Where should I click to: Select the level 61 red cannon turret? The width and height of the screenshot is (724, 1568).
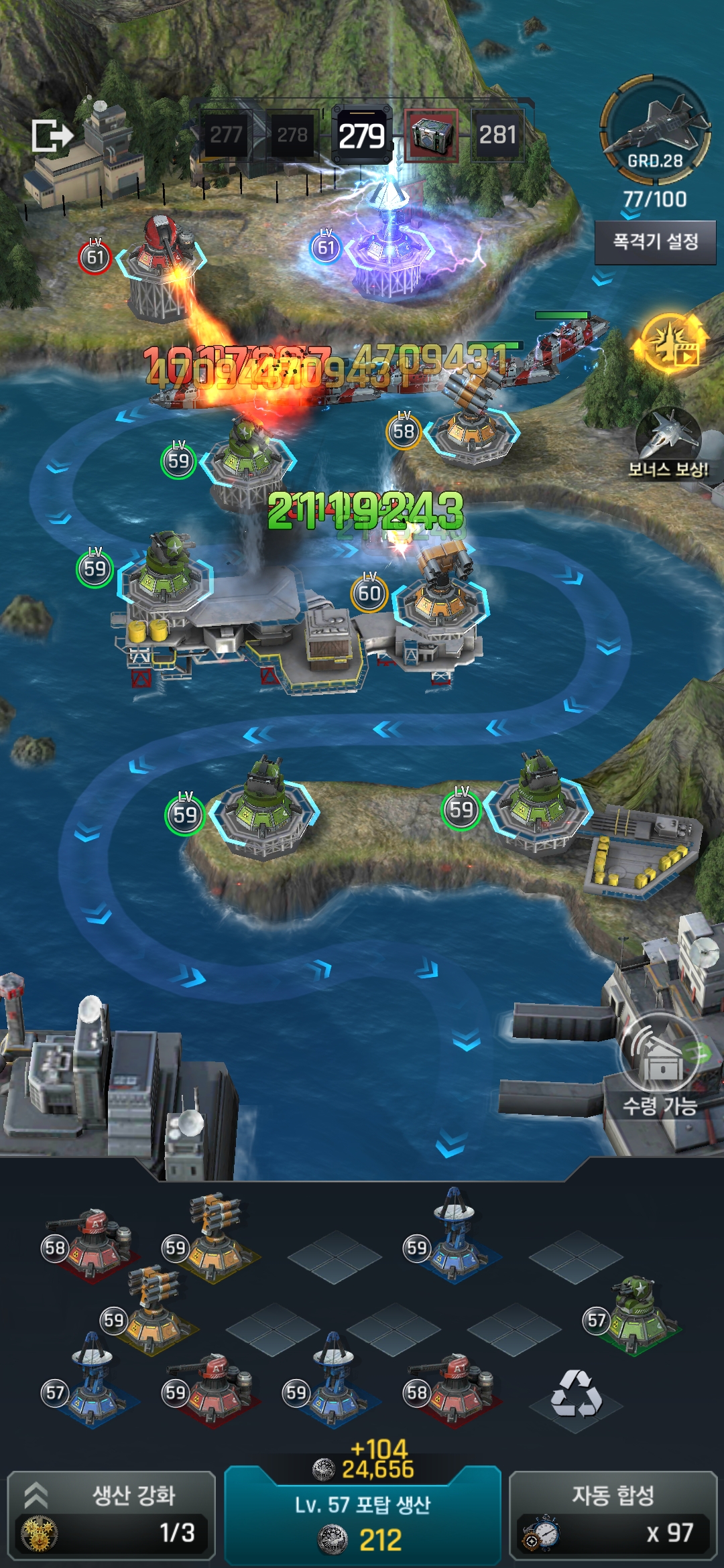[x=161, y=265]
